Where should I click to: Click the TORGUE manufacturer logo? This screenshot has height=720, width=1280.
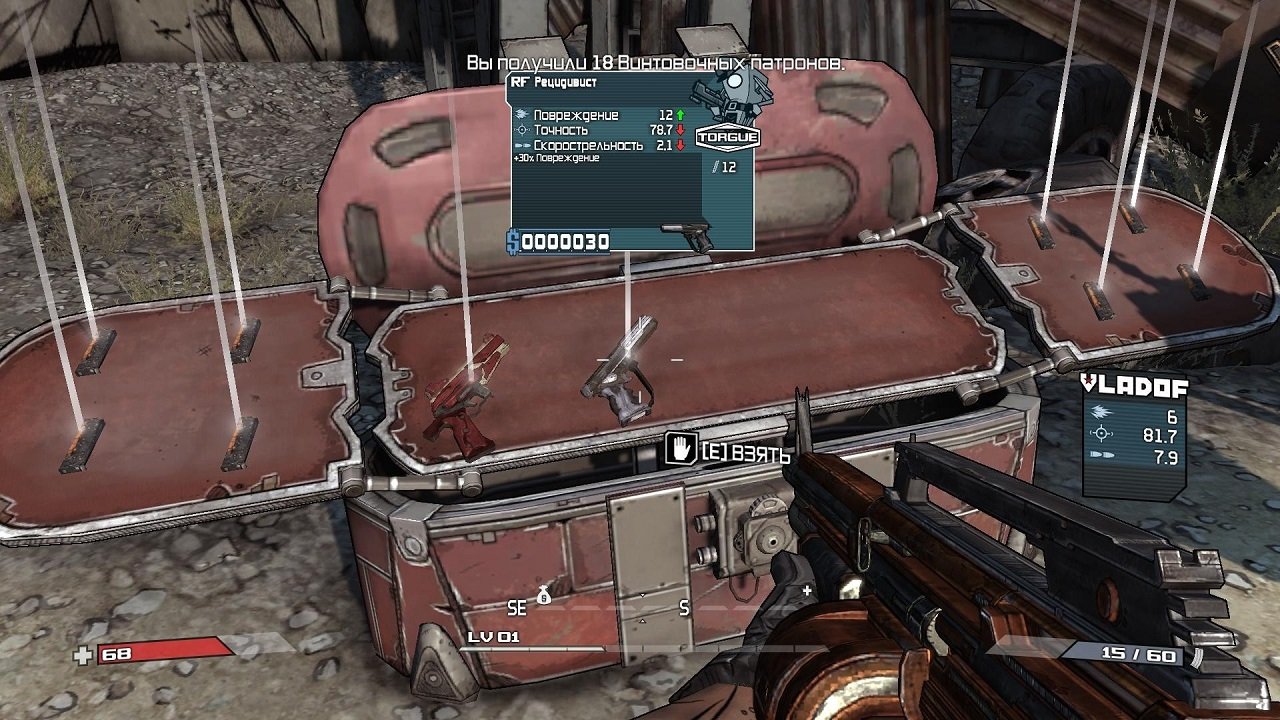pos(728,136)
